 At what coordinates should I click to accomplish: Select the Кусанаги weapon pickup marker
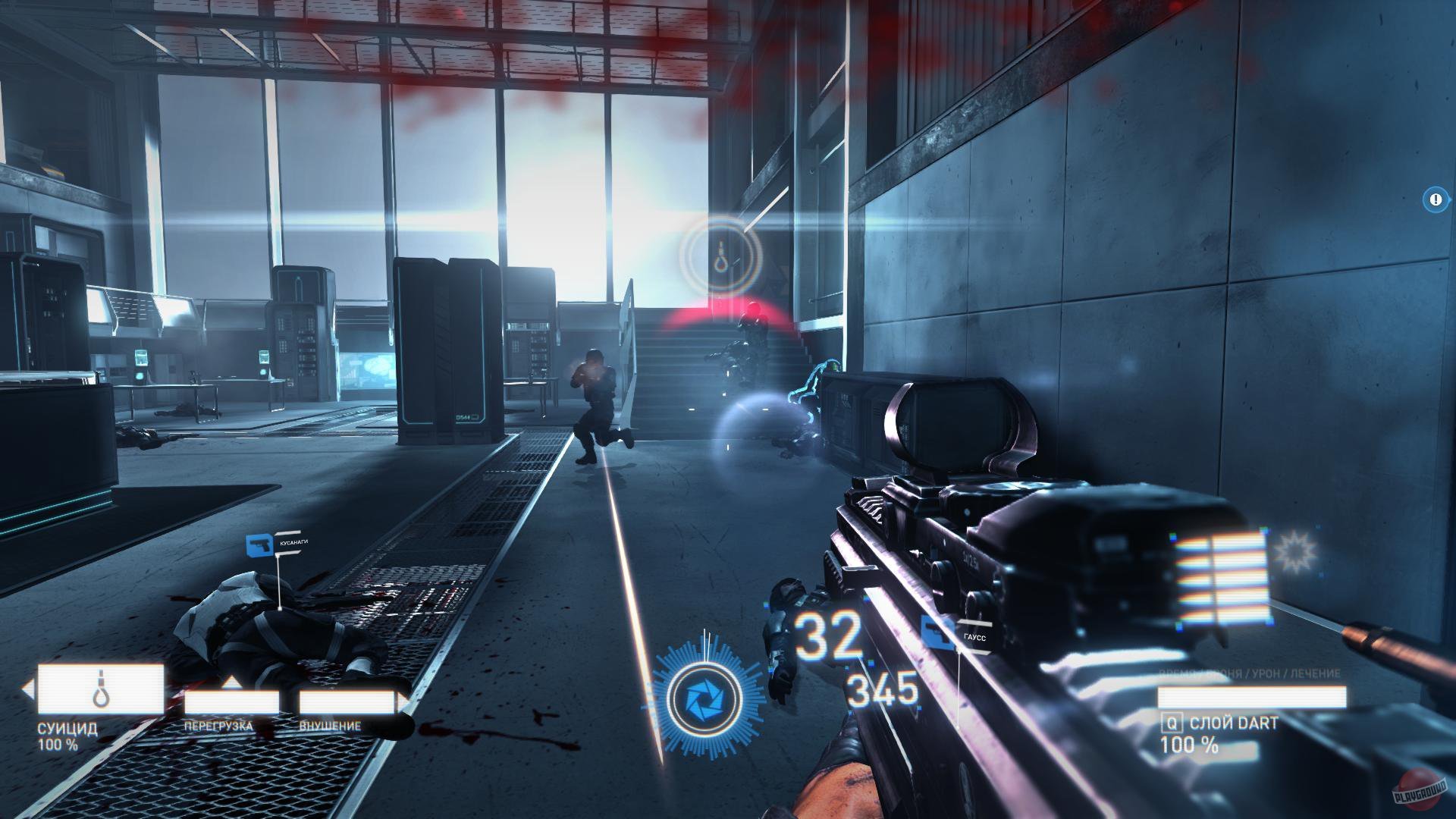(259, 544)
